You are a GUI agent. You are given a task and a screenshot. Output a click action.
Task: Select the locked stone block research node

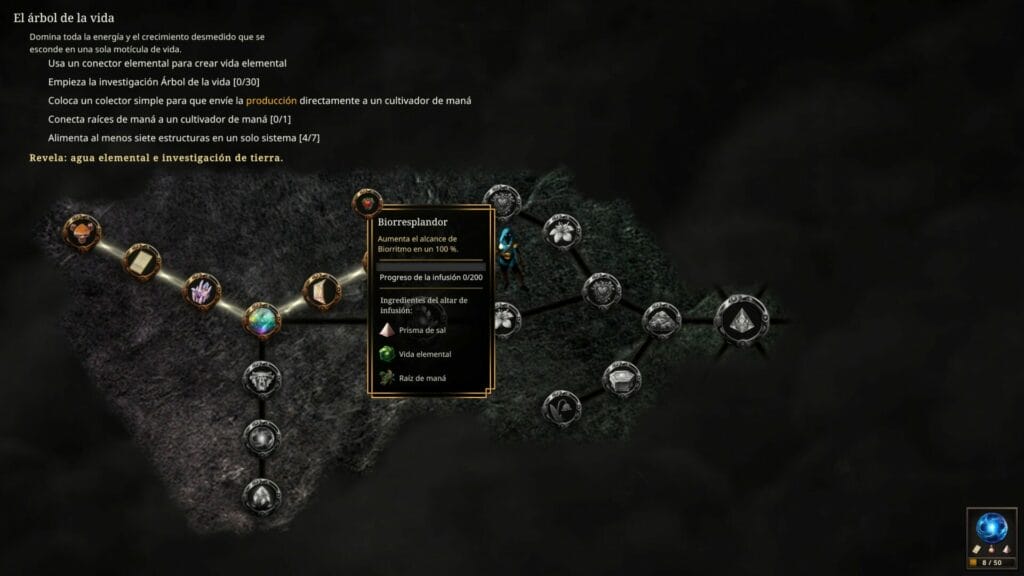point(620,378)
